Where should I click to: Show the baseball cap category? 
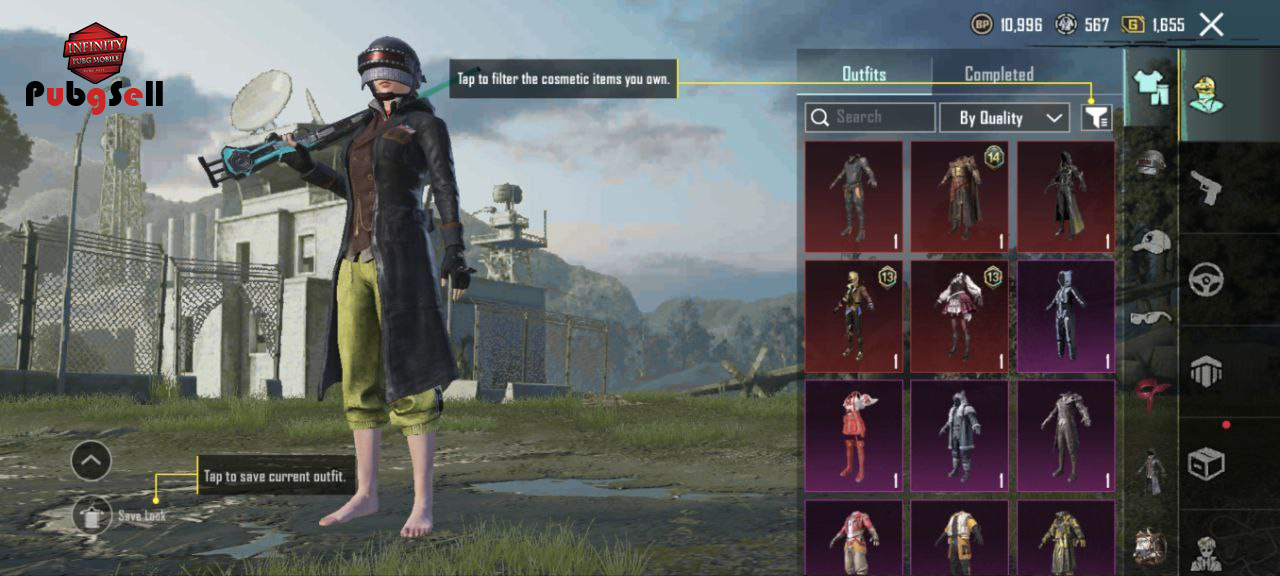pos(1152,241)
